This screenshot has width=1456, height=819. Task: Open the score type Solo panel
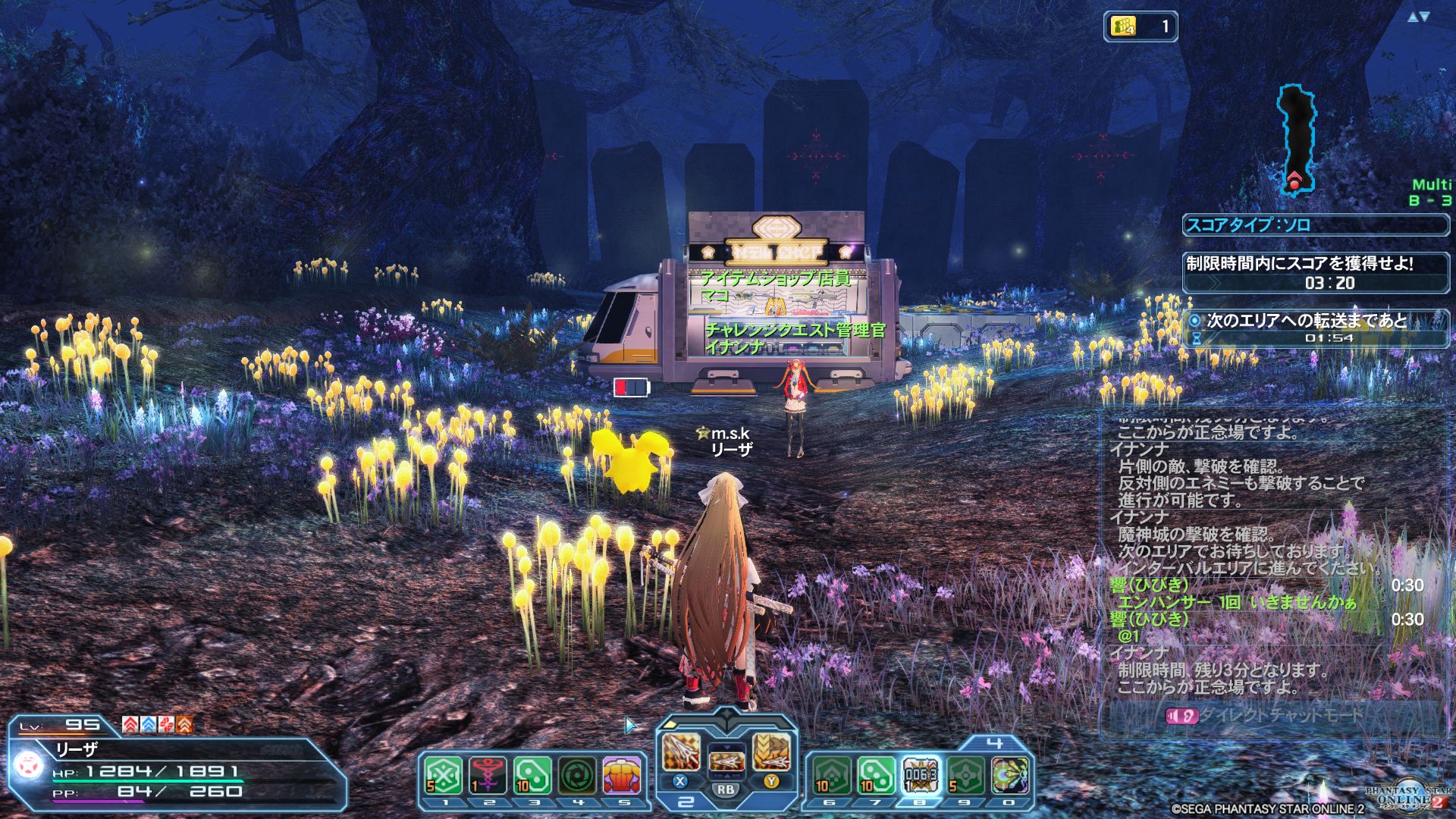[1315, 224]
